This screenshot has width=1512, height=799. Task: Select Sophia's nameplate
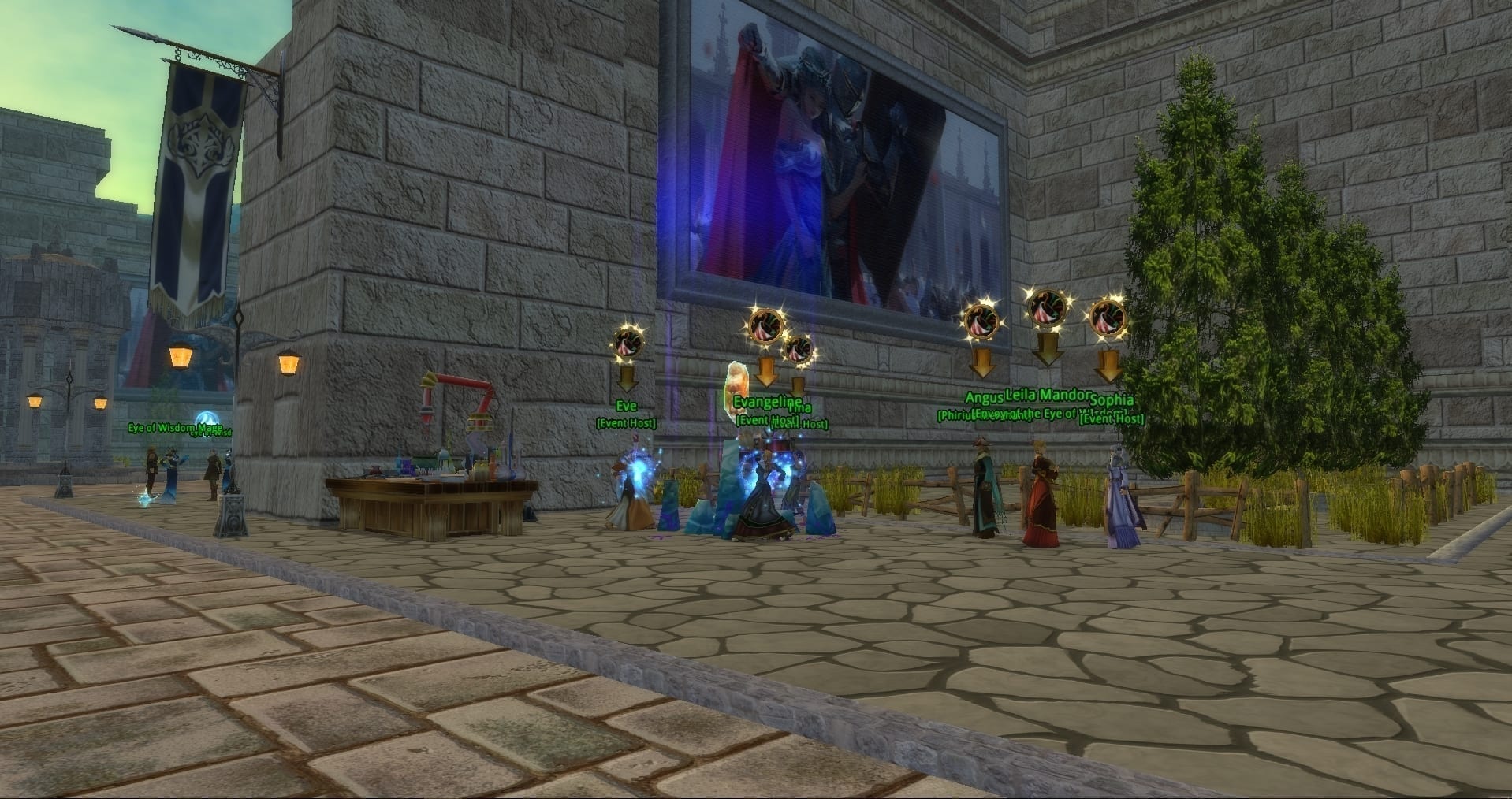tap(1111, 400)
